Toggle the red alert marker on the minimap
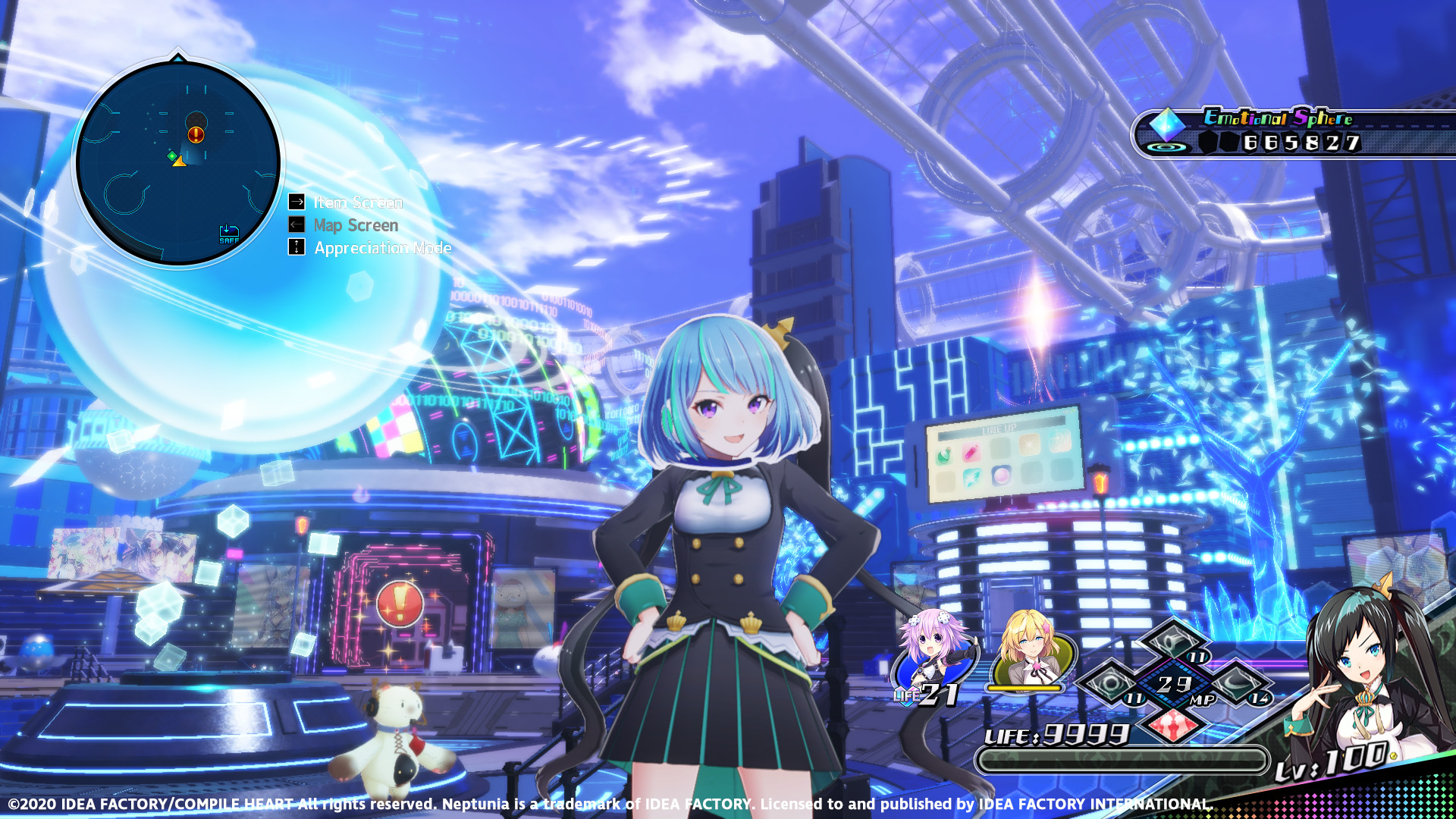Image resolution: width=1456 pixels, height=819 pixels. [196, 136]
